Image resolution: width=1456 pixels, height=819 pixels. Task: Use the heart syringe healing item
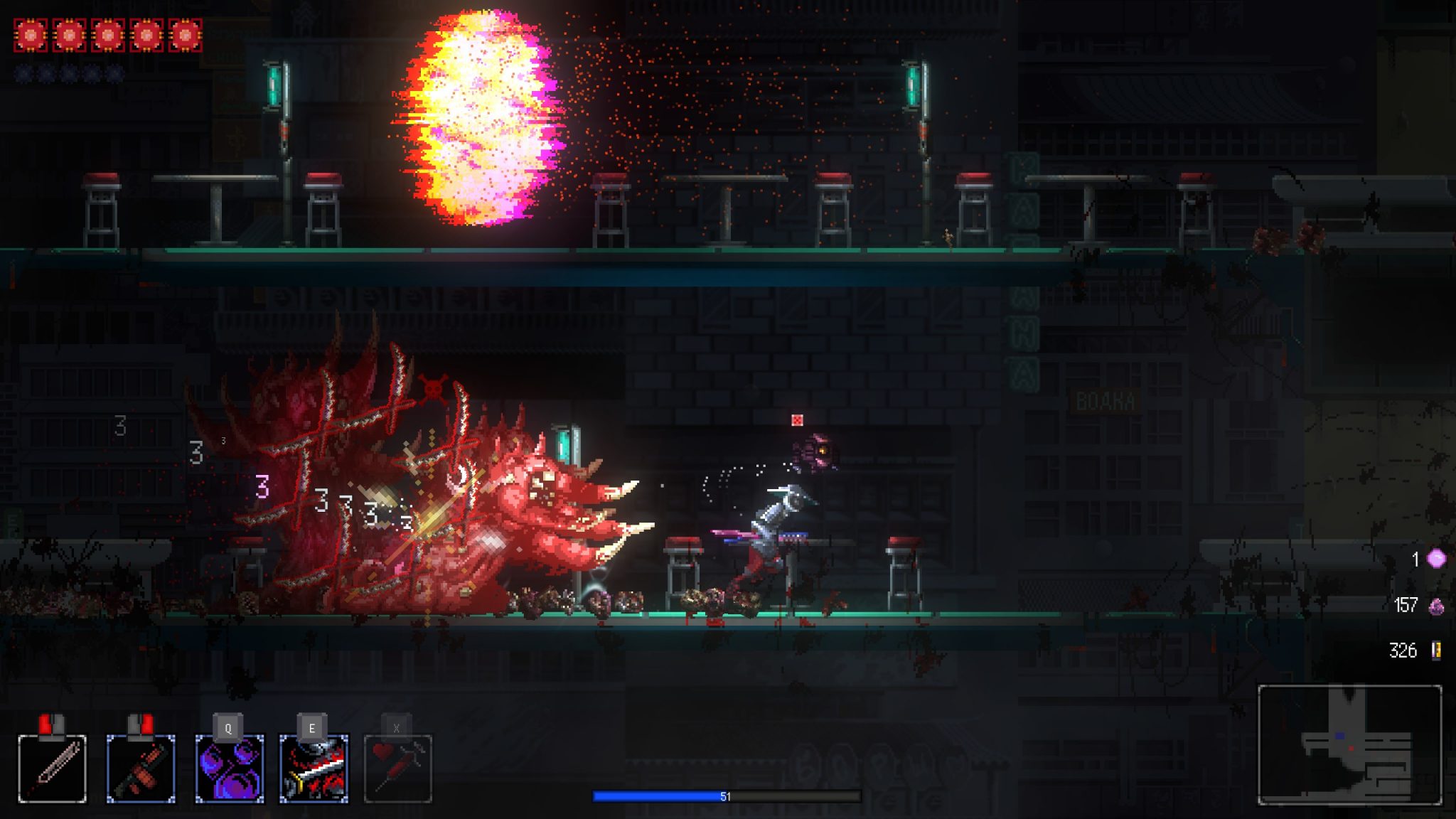click(x=398, y=769)
